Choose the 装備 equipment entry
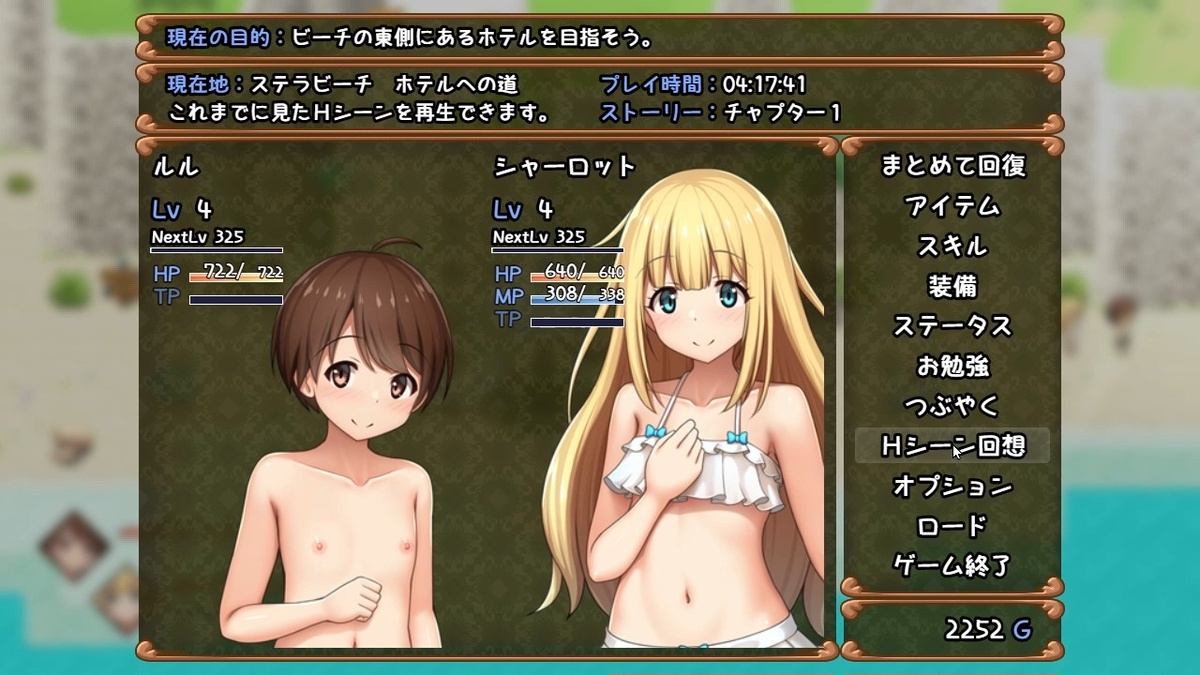The height and width of the screenshot is (675, 1200). click(952, 286)
